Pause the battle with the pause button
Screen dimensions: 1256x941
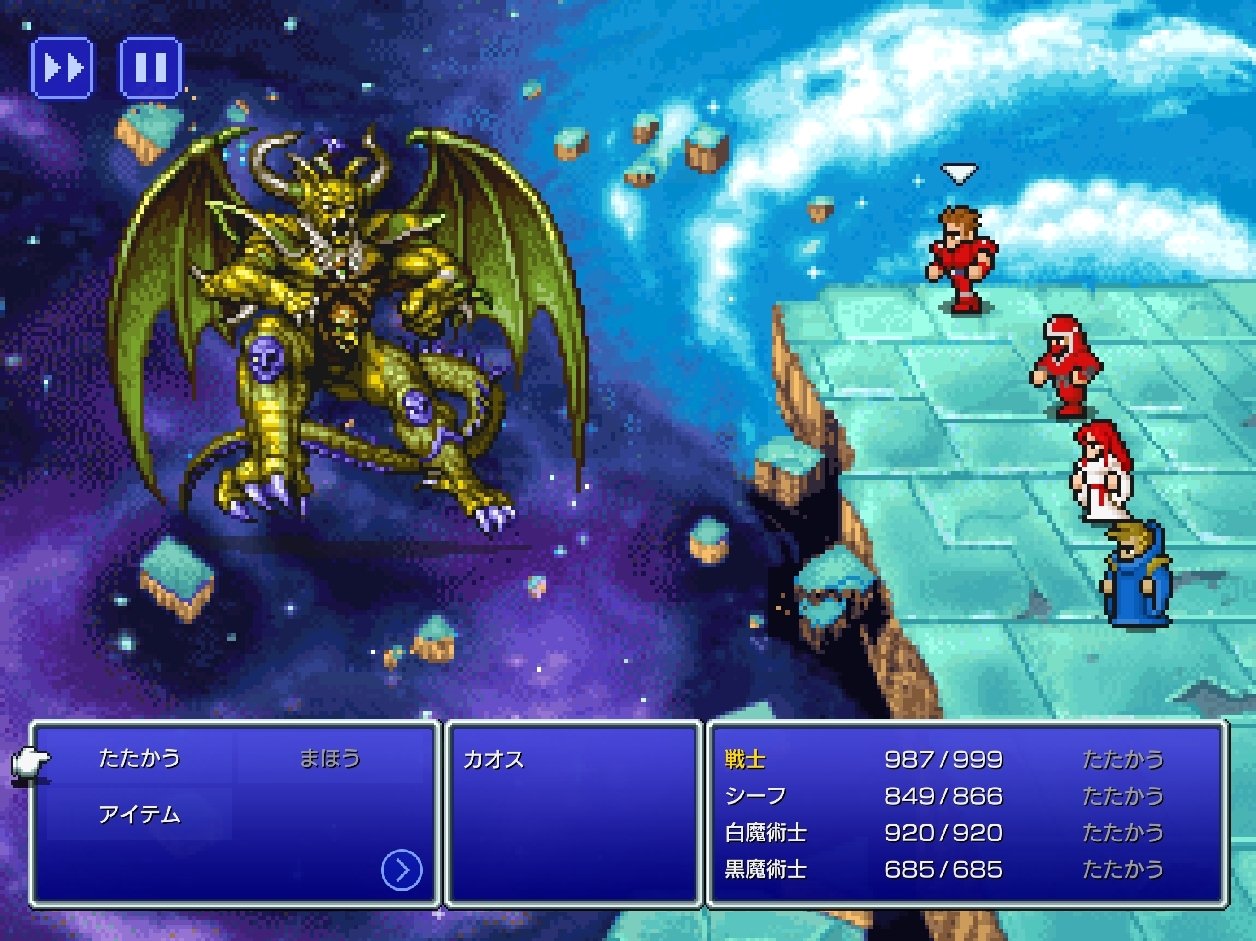point(150,68)
